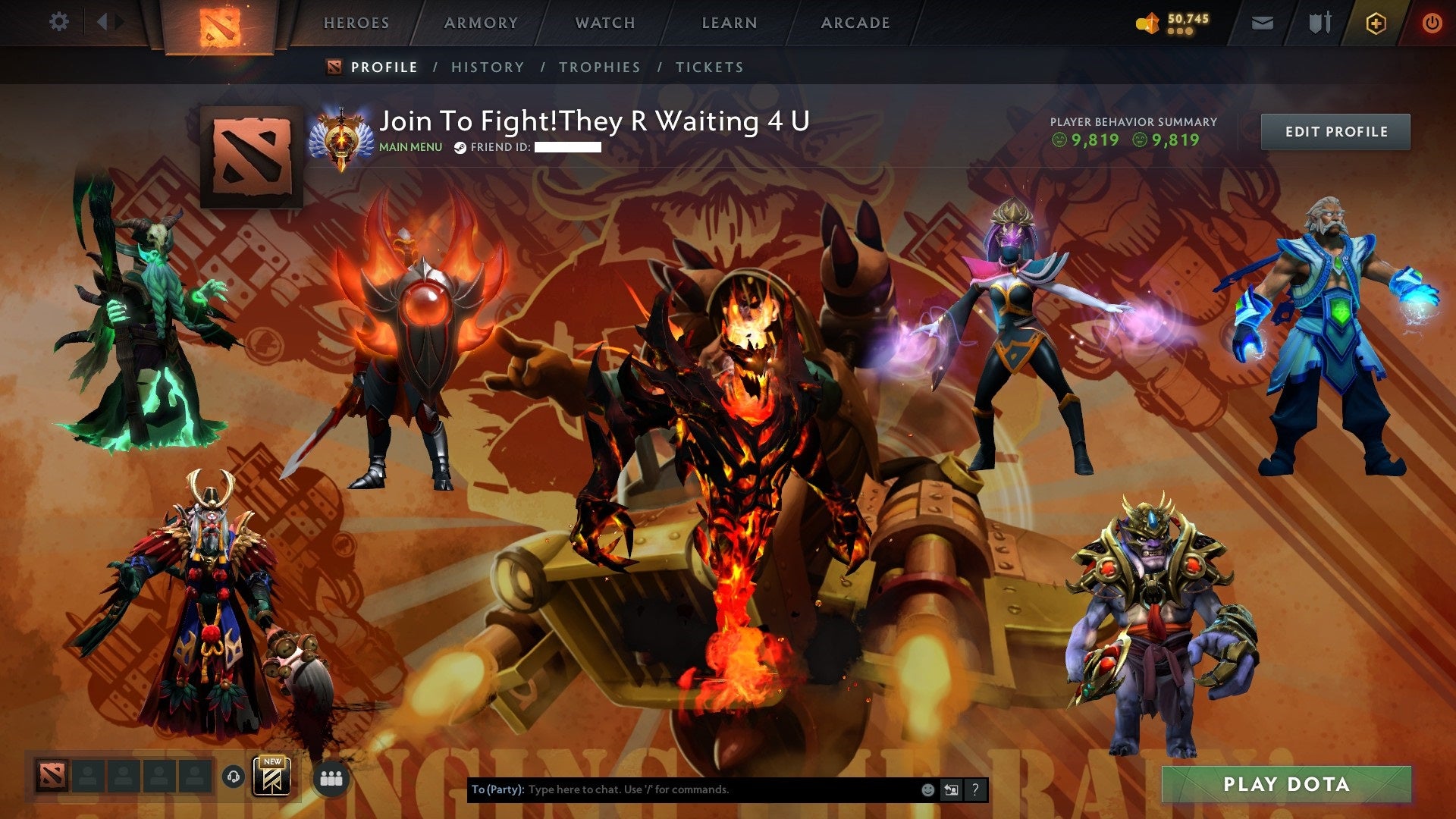Open the settings gear icon

click(x=58, y=22)
